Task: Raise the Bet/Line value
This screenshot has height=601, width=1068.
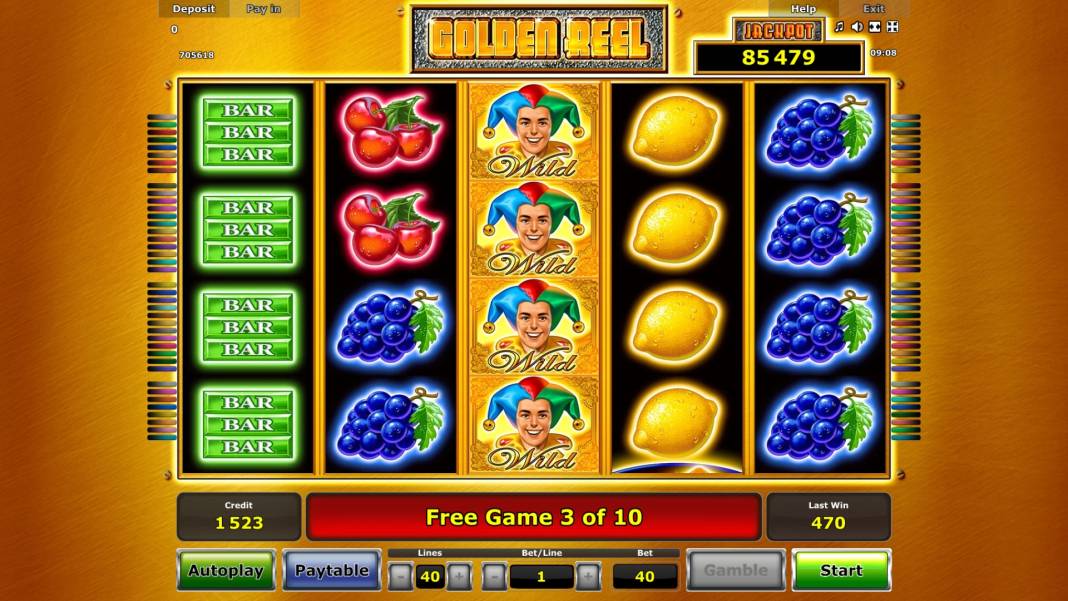Action: pyautogui.click(x=588, y=576)
